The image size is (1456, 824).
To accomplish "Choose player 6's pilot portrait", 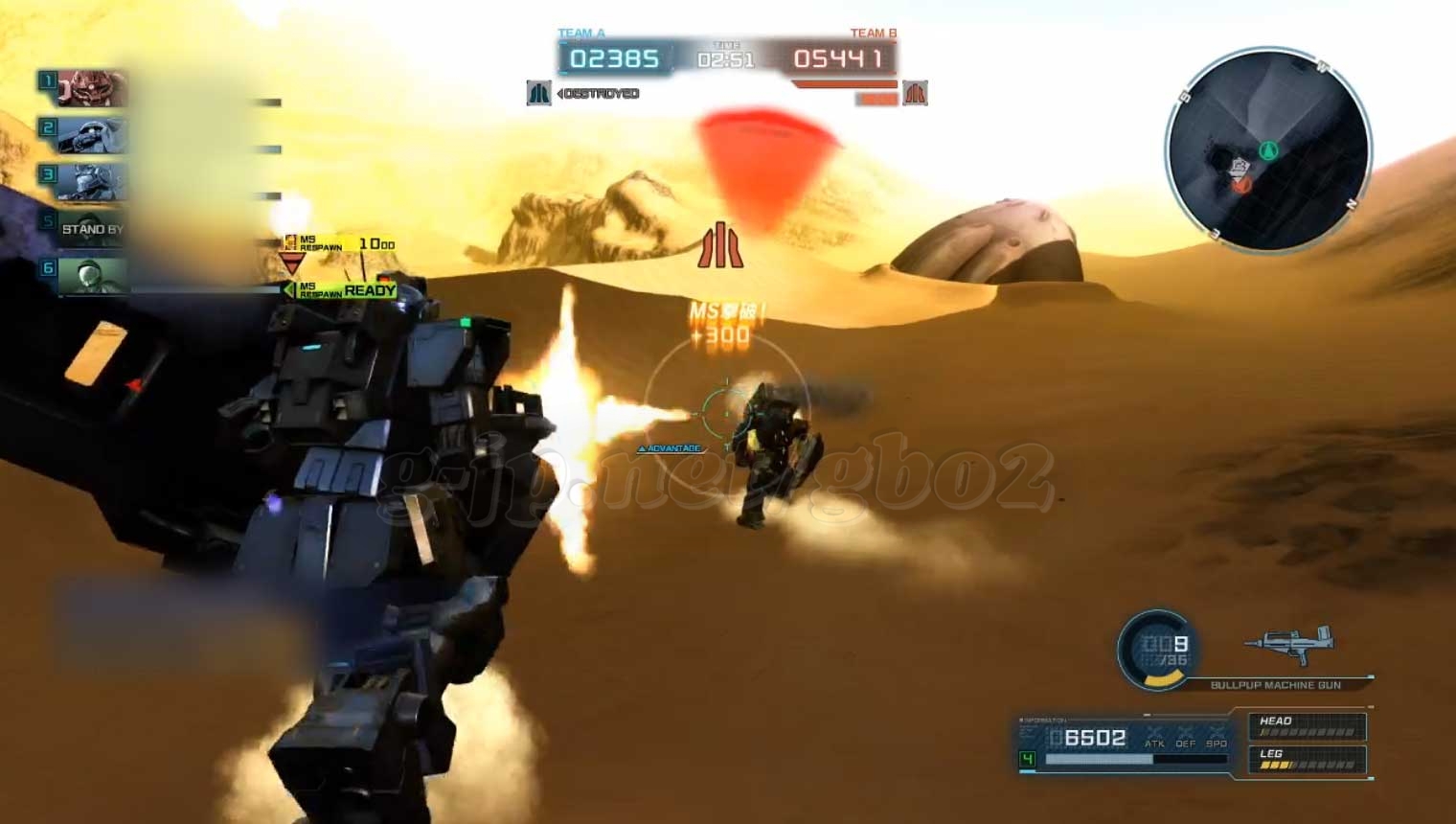I will pos(92,275).
